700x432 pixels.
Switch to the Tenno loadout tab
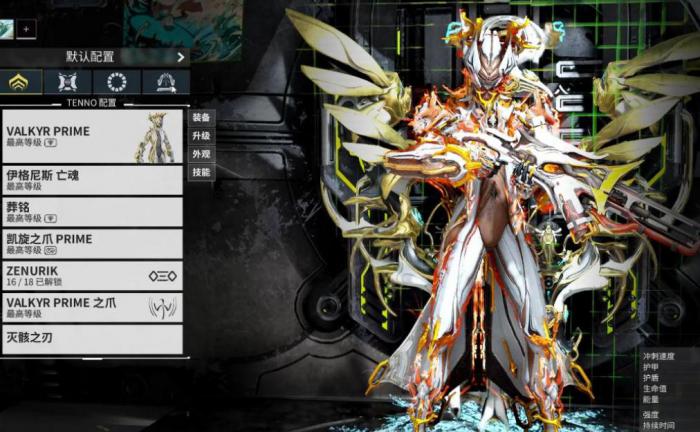(22, 82)
